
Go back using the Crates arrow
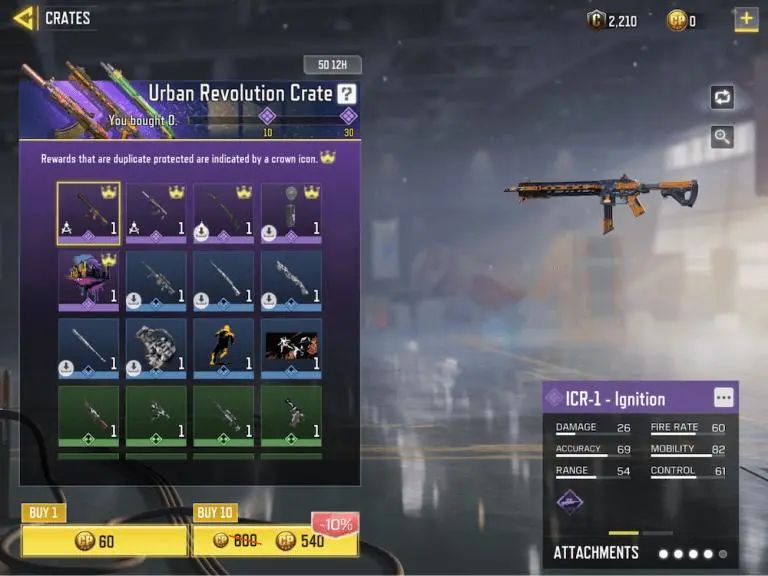click(x=24, y=17)
